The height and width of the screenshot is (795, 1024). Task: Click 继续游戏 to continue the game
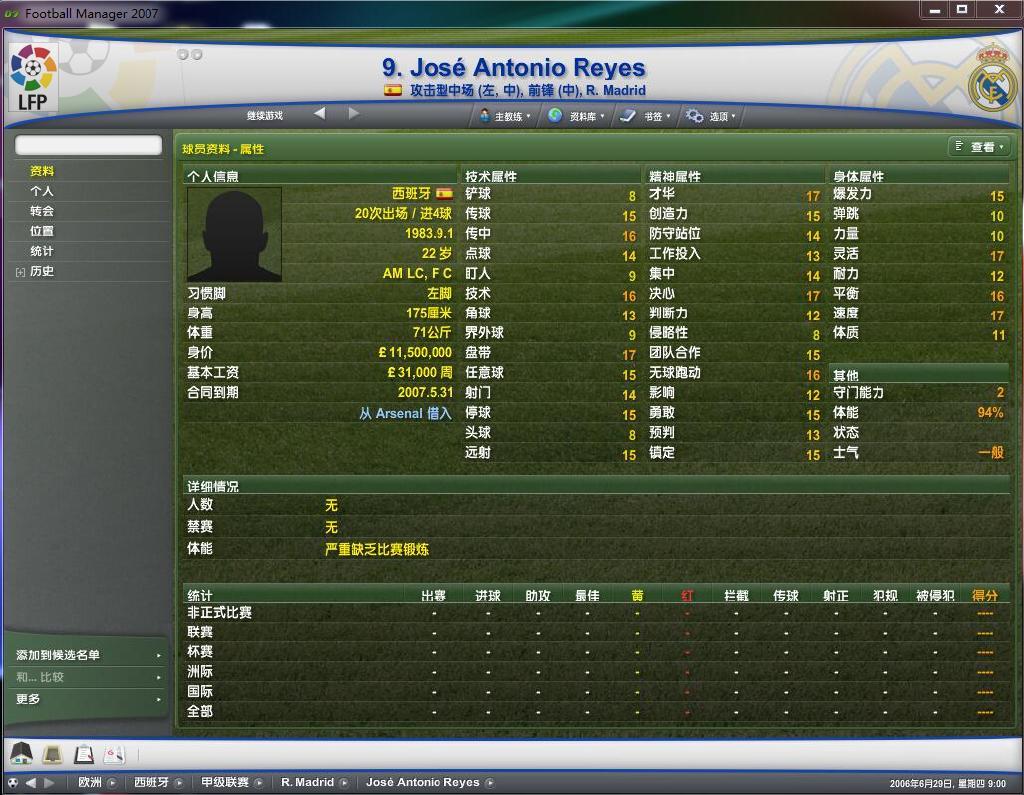tap(265, 115)
